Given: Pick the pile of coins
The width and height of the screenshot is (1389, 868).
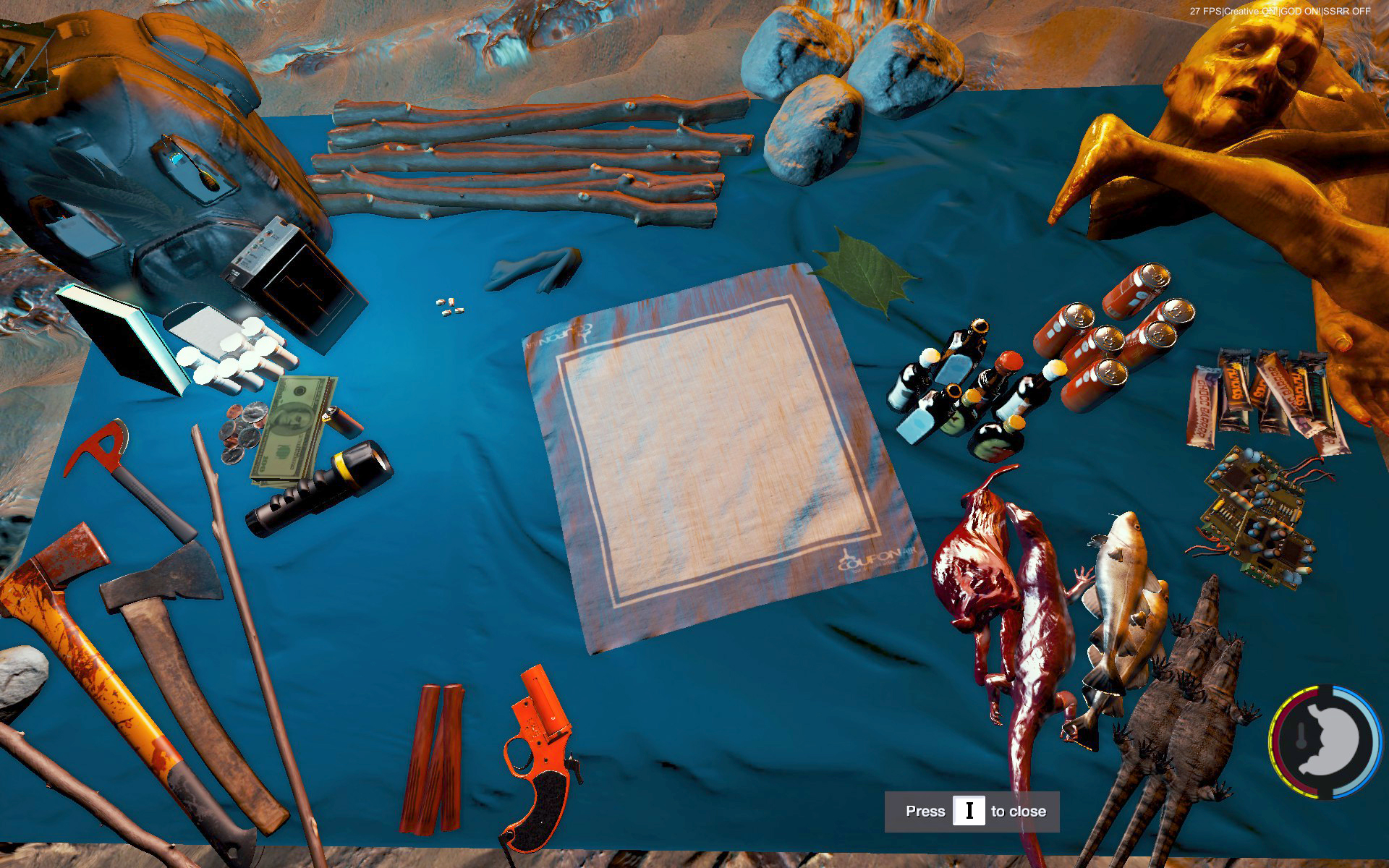Looking at the screenshot, I should tap(242, 430).
